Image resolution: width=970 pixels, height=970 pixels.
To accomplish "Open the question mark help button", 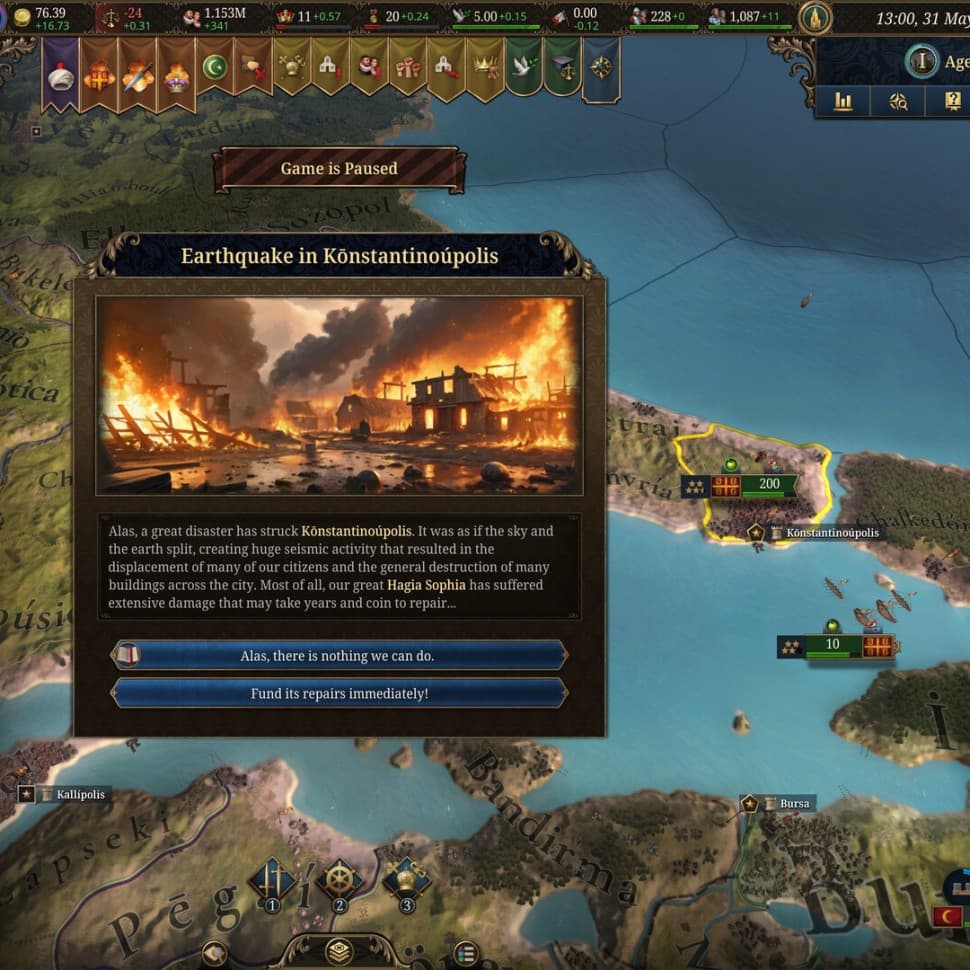I will point(952,101).
